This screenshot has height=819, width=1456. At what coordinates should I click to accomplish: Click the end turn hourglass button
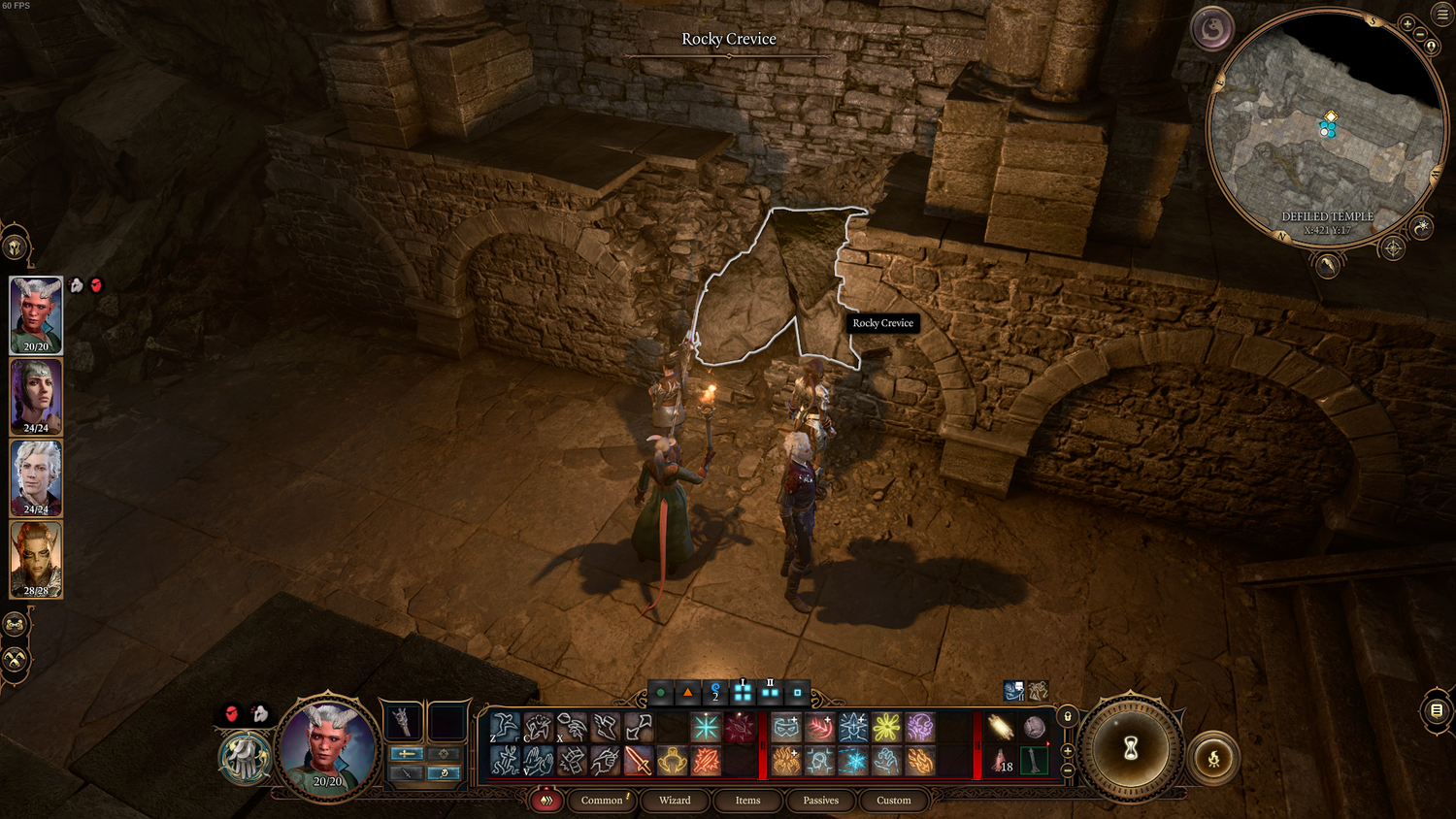tap(1130, 749)
